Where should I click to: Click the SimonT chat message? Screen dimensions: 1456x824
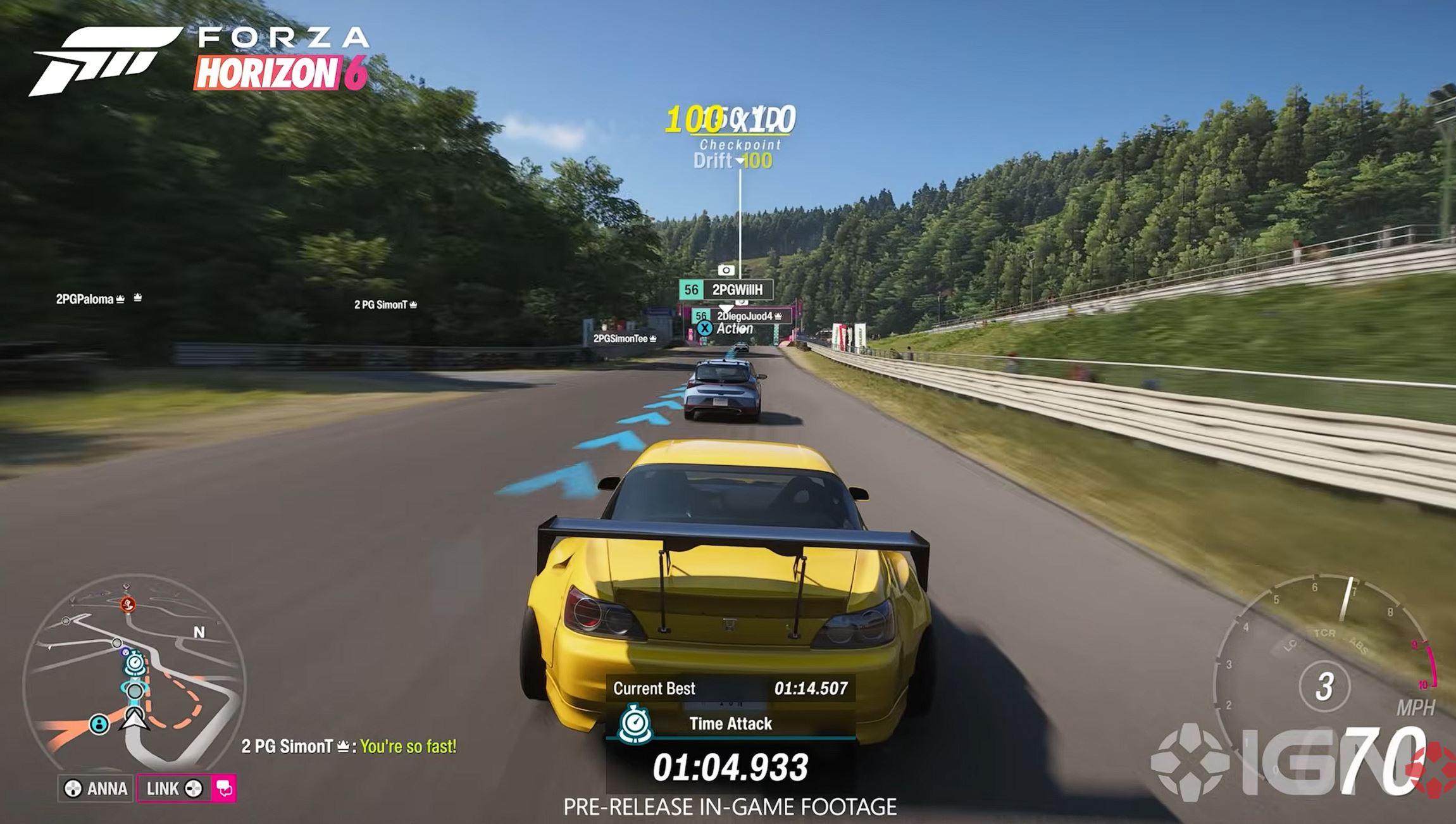pos(349,747)
